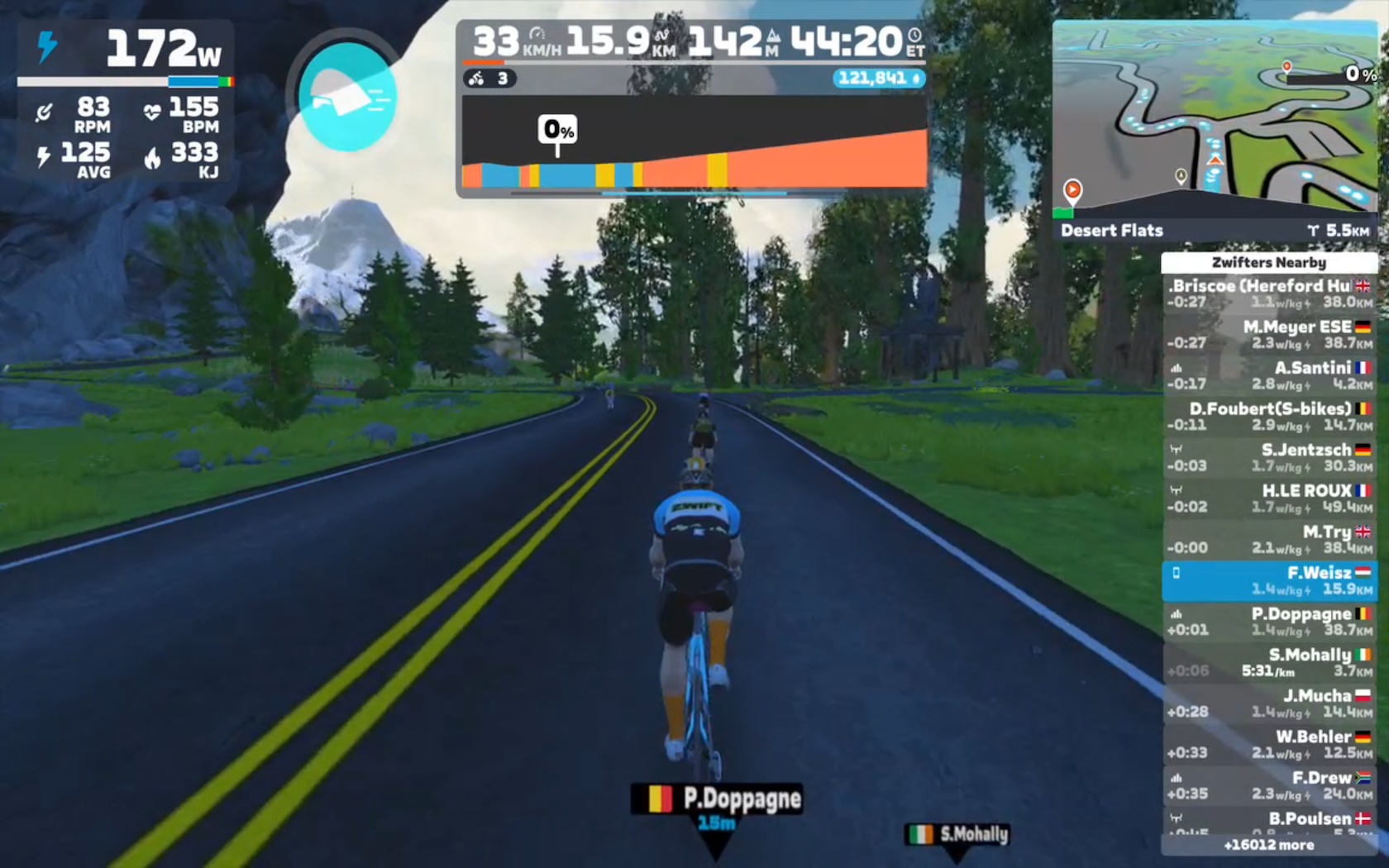
Task: Click the nearby riders count badge
Action: pyautogui.click(x=489, y=79)
